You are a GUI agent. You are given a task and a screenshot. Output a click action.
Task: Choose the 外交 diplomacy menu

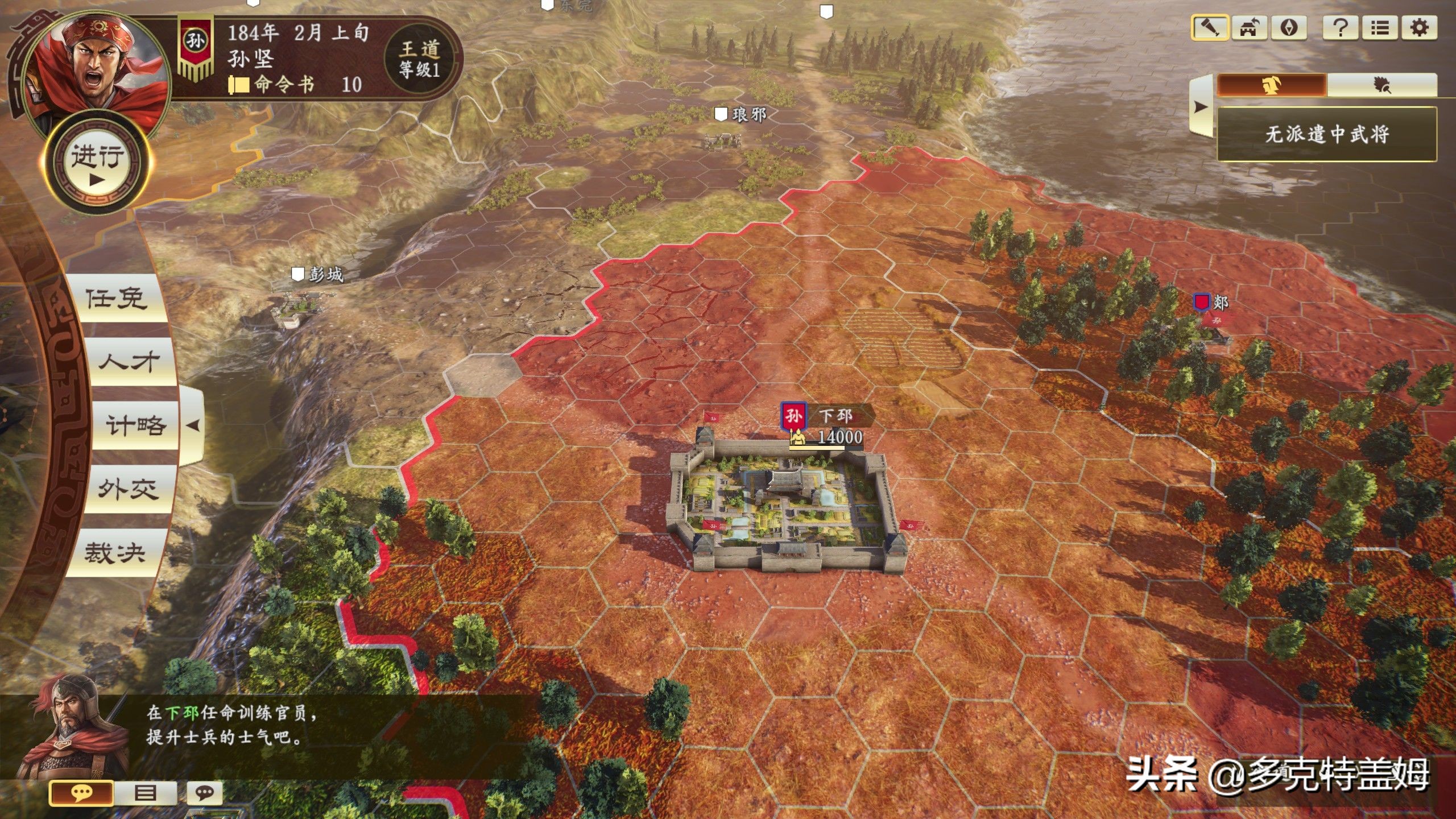pos(127,489)
